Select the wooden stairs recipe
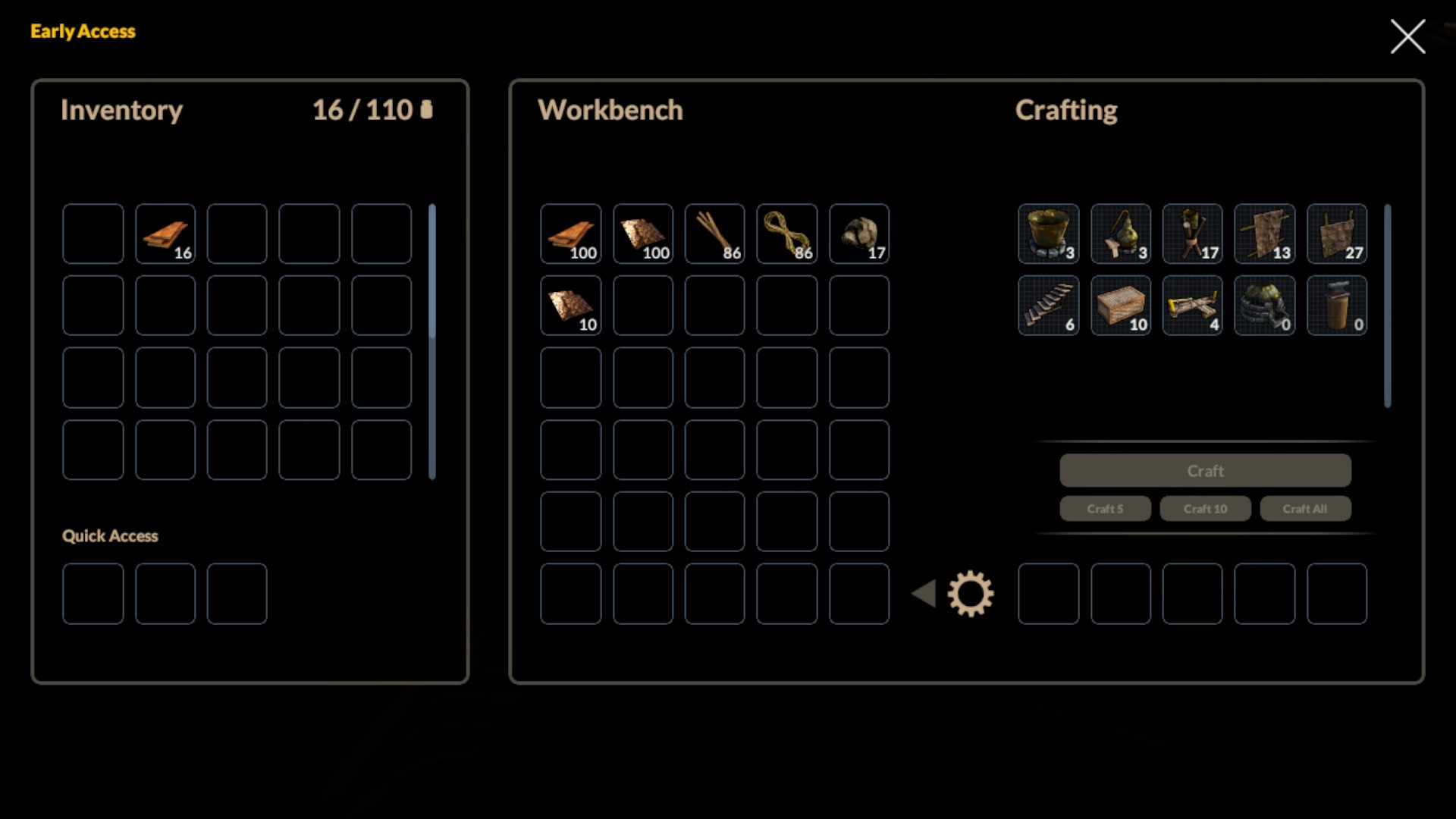 tap(1048, 306)
